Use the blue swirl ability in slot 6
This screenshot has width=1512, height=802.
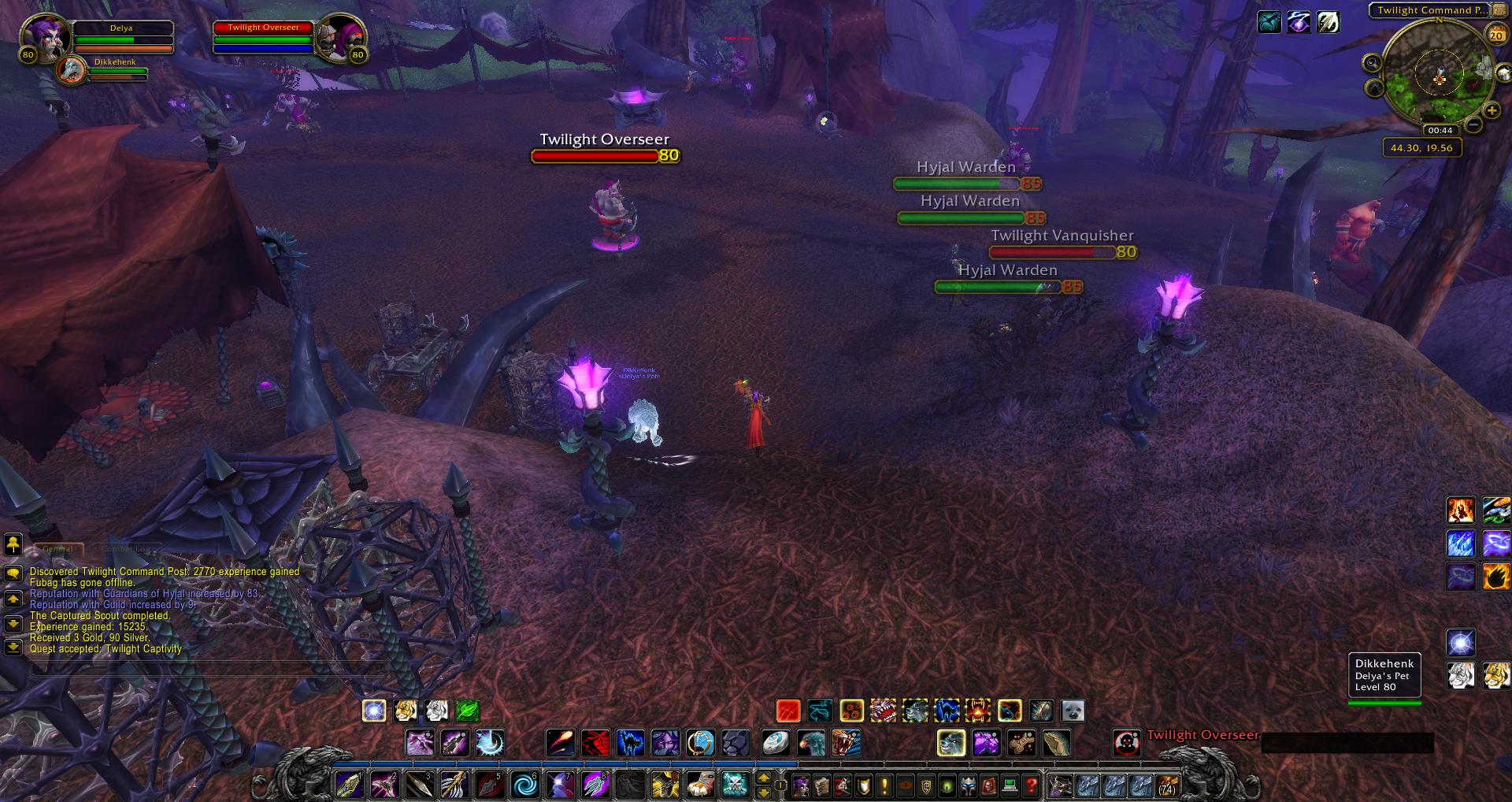tap(524, 785)
